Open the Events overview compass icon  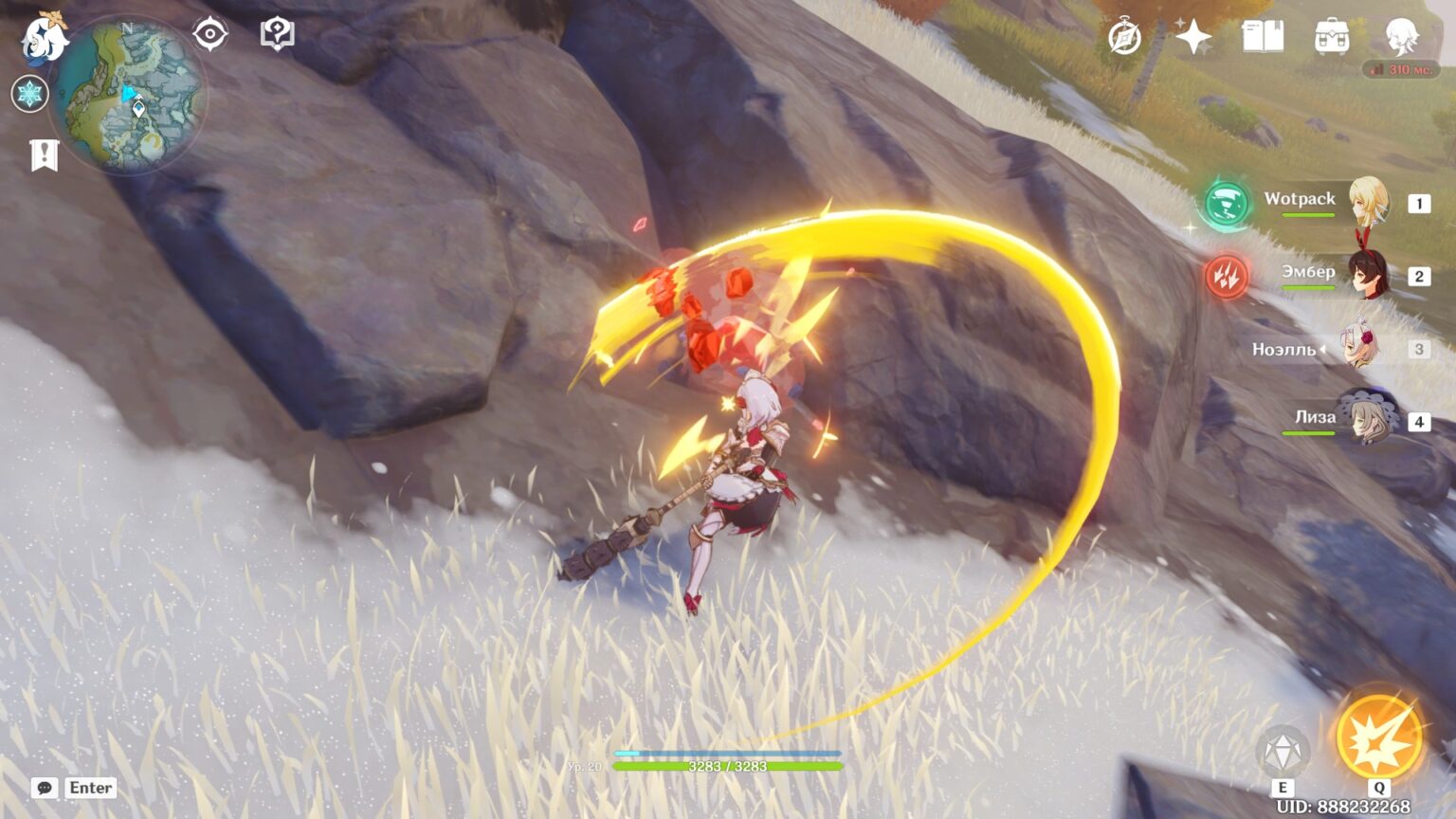point(1124,36)
